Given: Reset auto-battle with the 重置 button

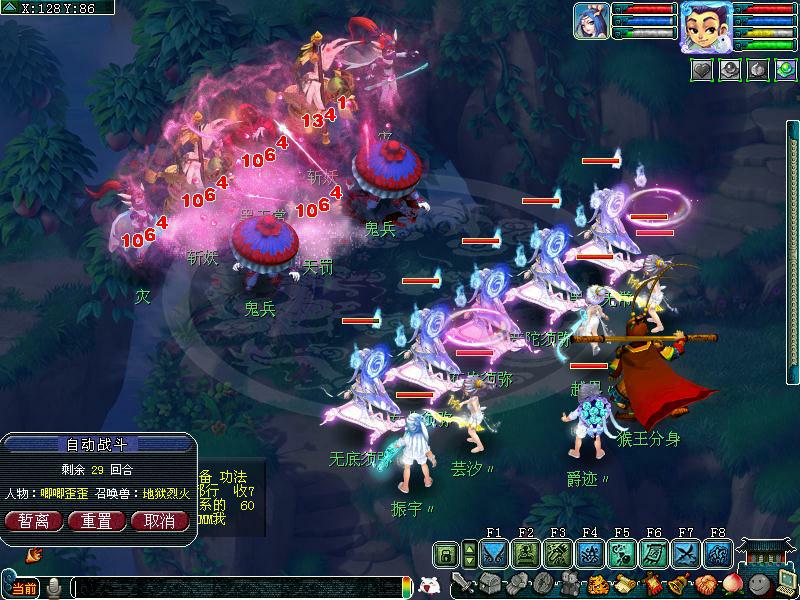Looking at the screenshot, I should click(x=97, y=520).
